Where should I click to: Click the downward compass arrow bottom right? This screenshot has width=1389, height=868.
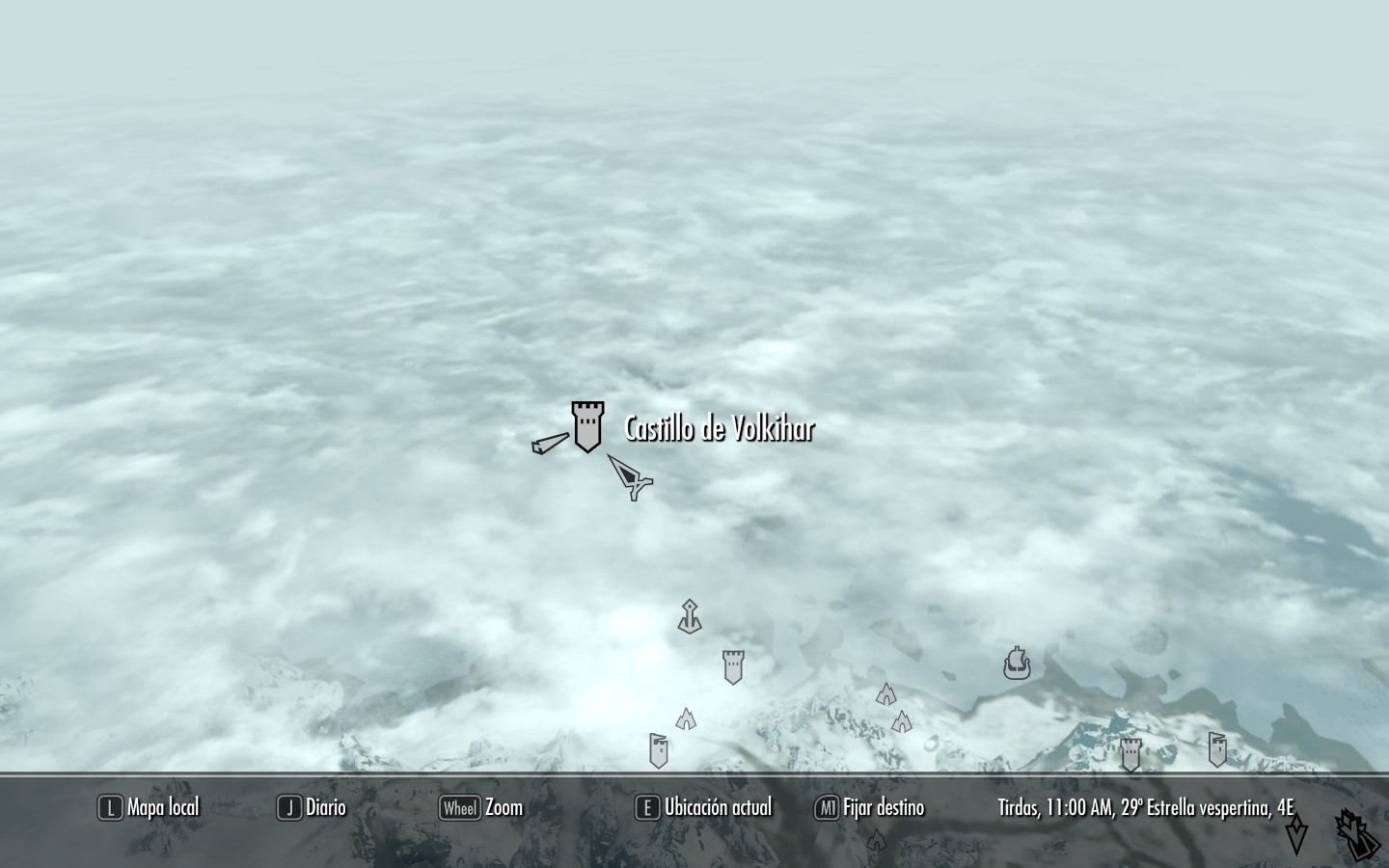(x=1298, y=836)
